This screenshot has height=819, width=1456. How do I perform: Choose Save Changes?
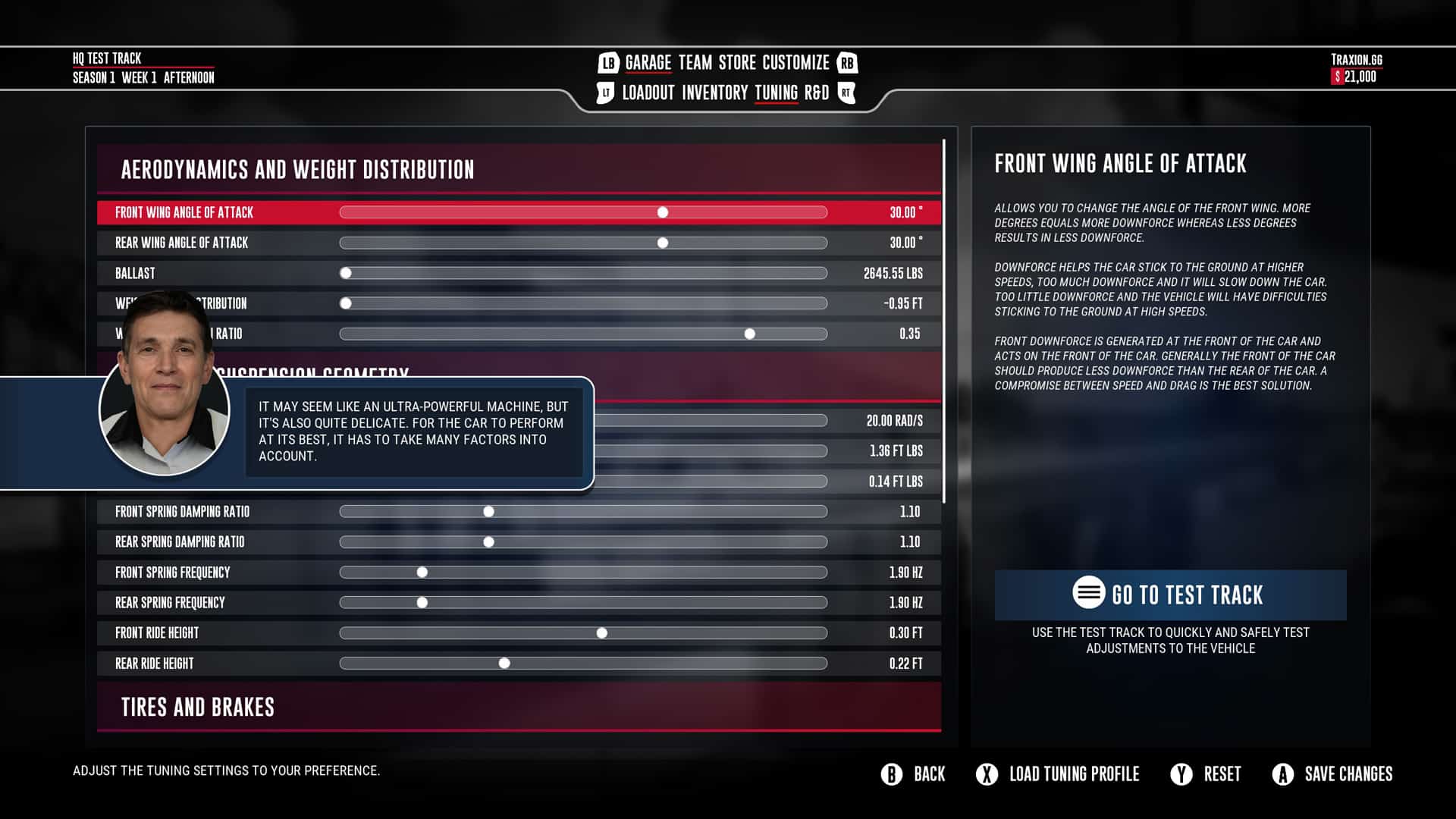(1332, 774)
